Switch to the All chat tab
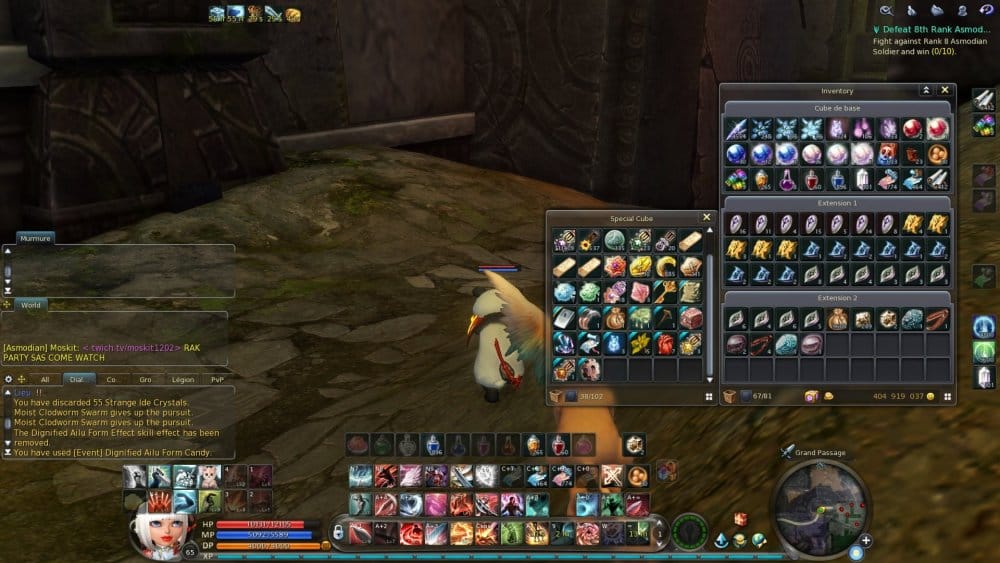 pyautogui.click(x=45, y=379)
